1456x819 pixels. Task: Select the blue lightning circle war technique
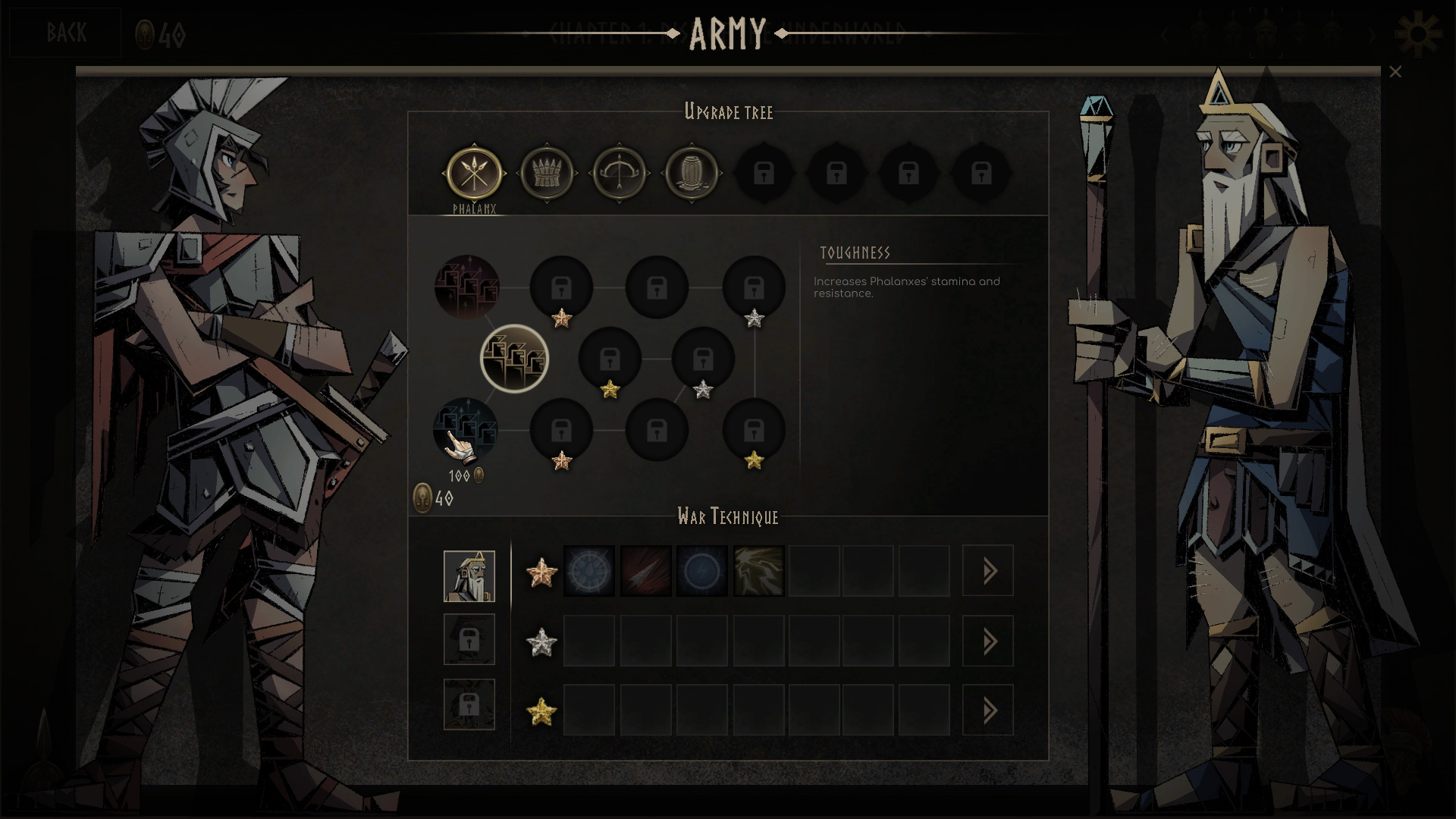point(701,571)
